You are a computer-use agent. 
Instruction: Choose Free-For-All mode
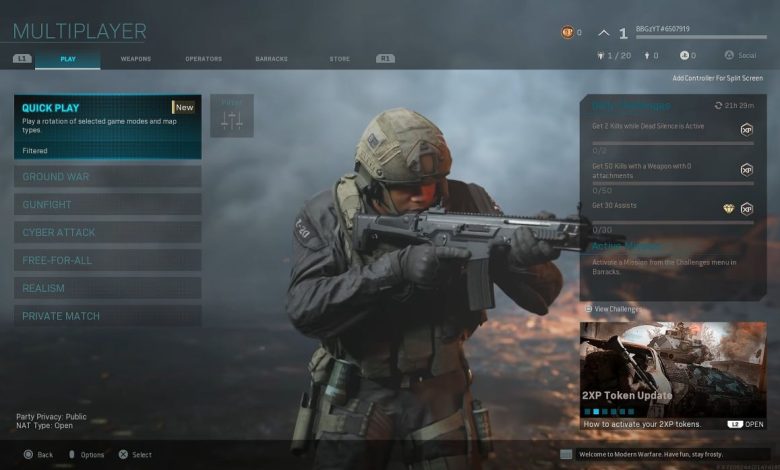[x=107, y=261]
